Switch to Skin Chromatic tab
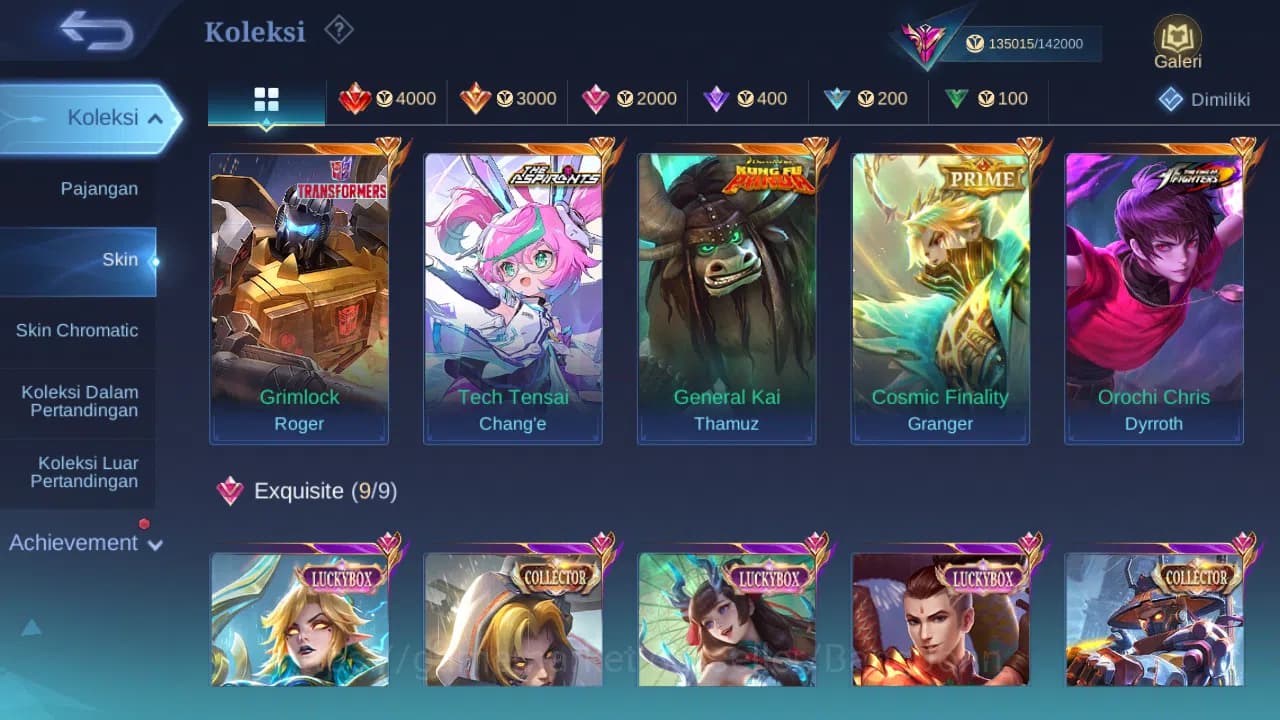1280x720 pixels. (x=79, y=330)
